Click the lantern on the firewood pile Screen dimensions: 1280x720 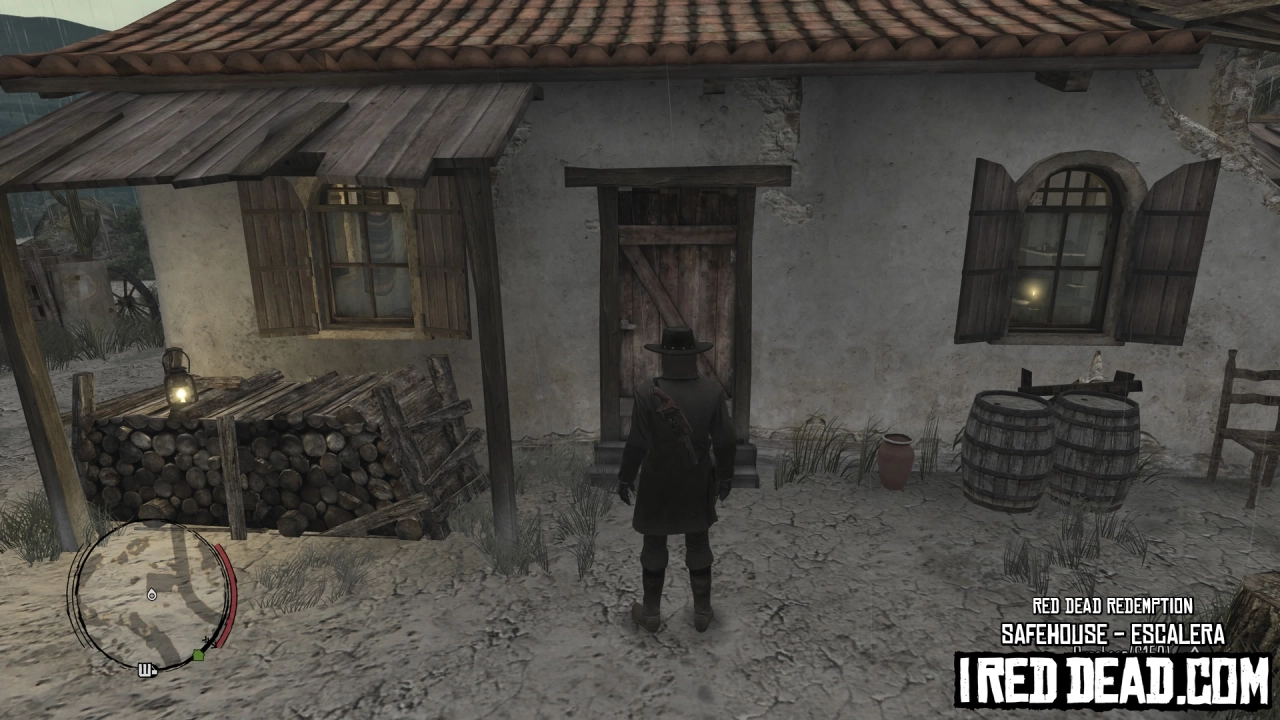(180, 381)
